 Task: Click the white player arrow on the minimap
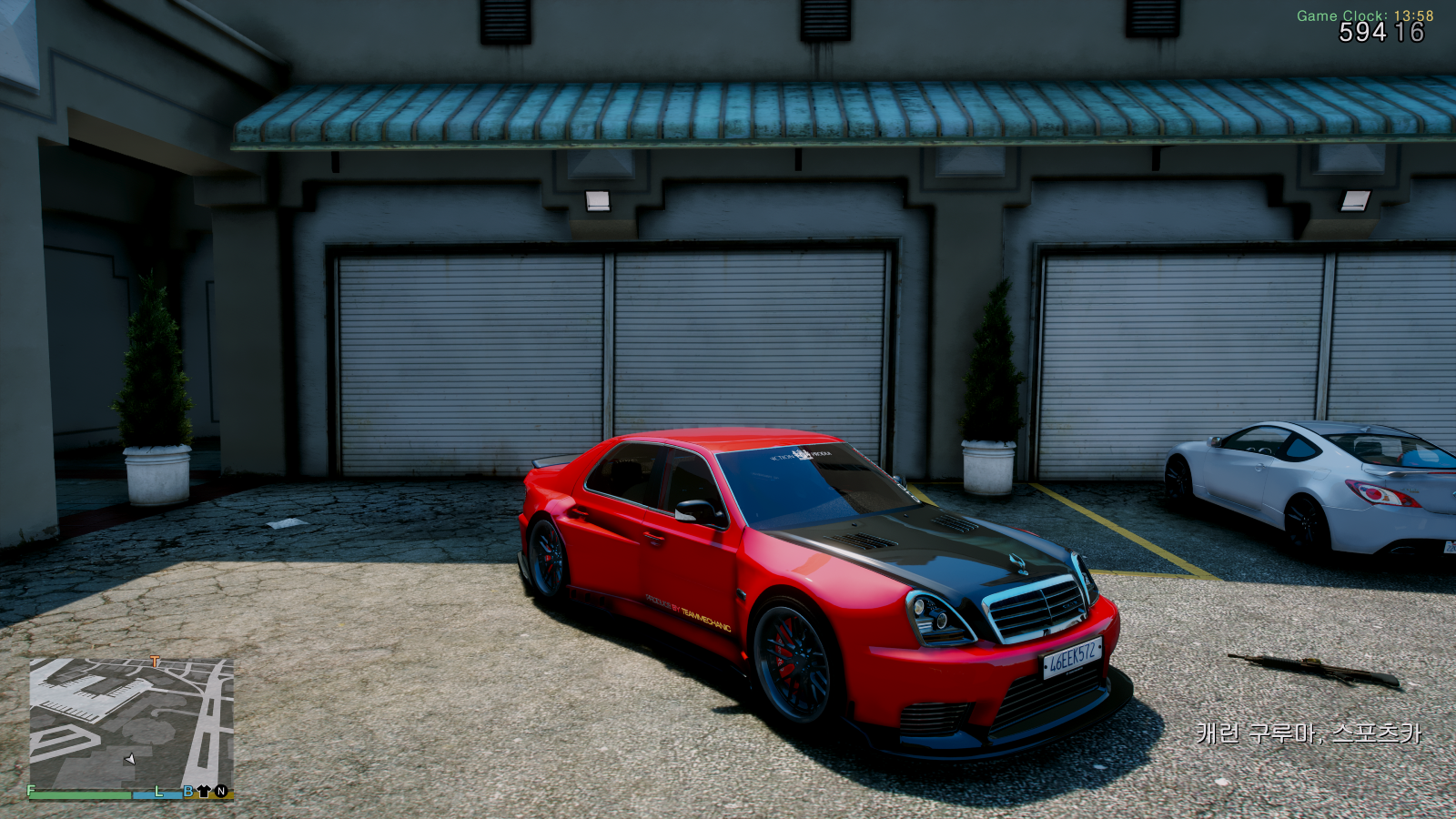click(x=130, y=759)
